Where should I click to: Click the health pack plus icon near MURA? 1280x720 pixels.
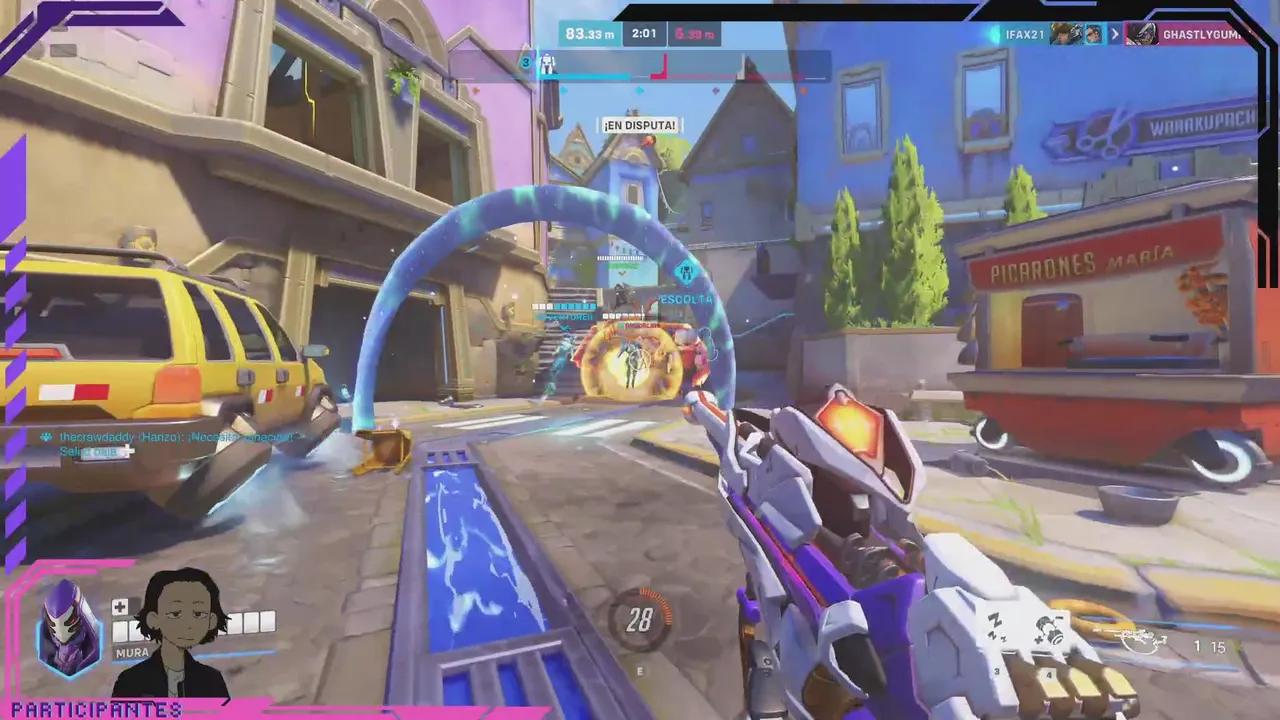[x=119, y=606]
